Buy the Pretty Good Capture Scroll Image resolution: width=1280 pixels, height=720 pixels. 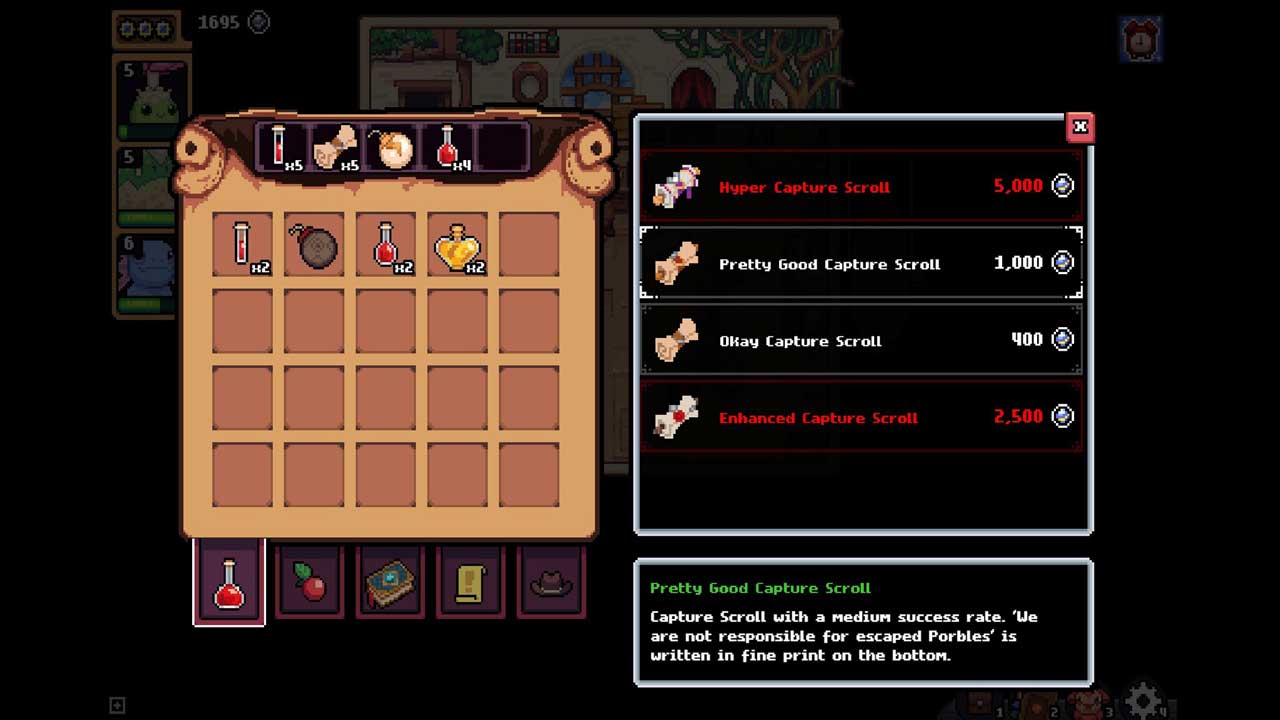(861, 264)
